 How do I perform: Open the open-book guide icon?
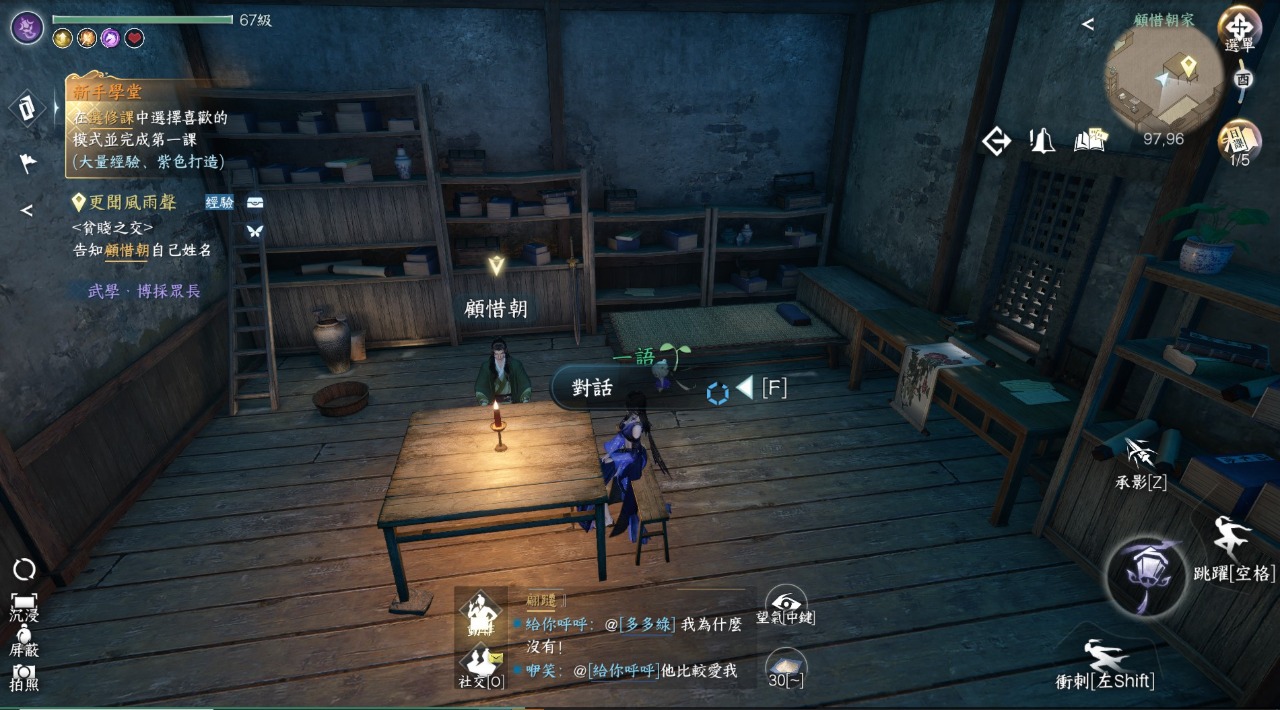click(1091, 141)
